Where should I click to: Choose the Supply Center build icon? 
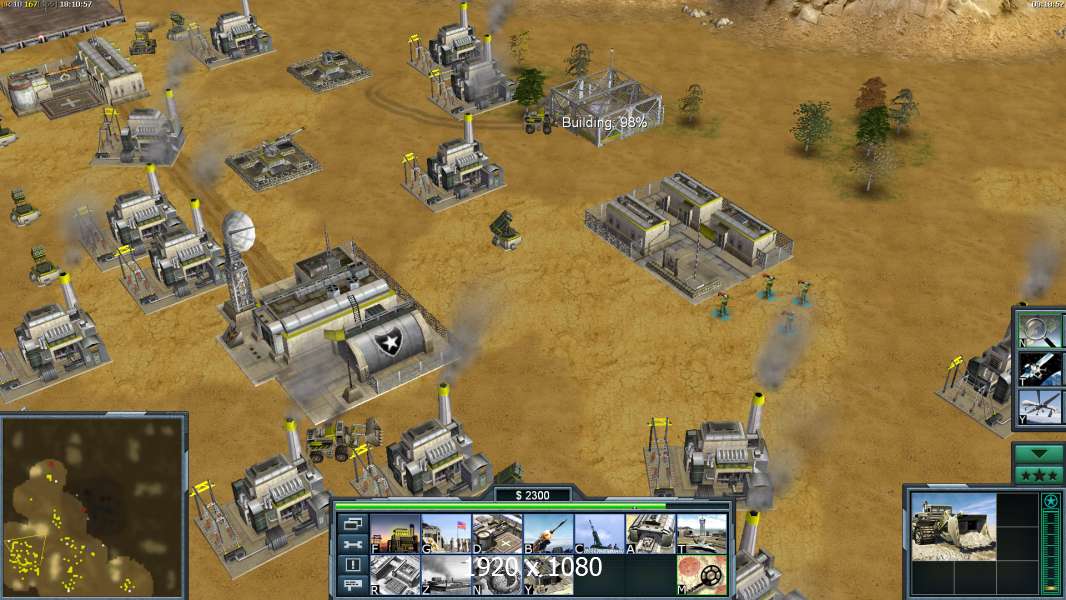[496, 534]
